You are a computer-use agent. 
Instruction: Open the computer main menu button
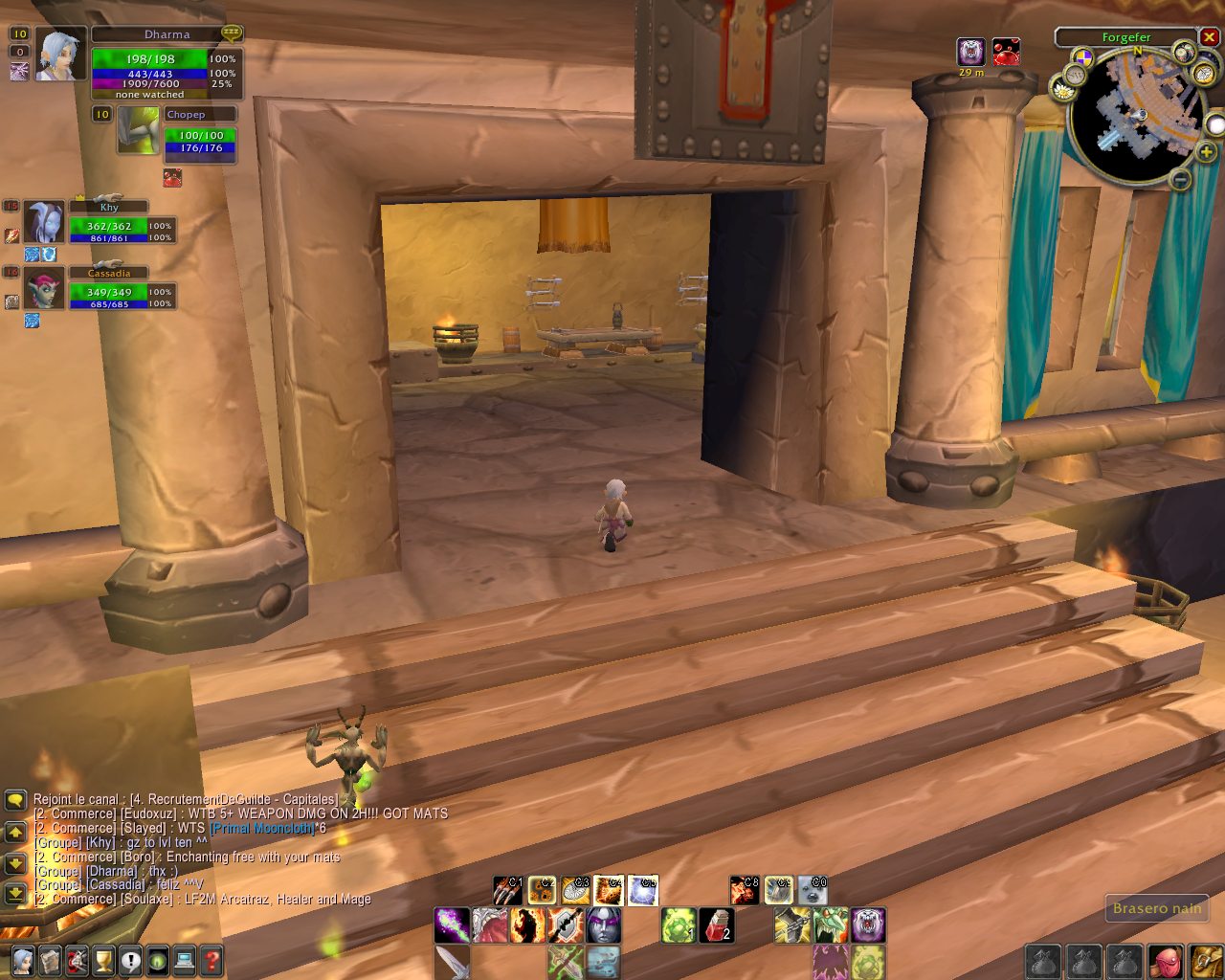[185, 959]
